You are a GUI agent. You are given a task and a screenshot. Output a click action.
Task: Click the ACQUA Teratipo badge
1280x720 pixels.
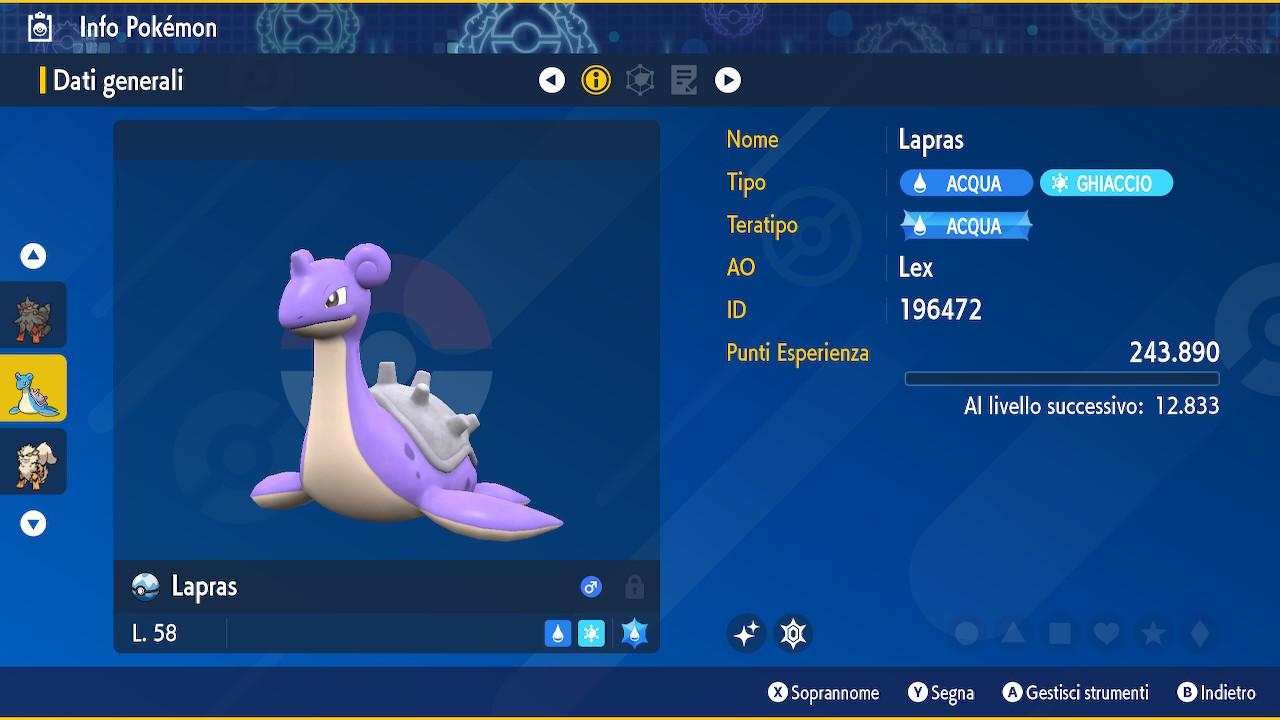pyautogui.click(x=966, y=226)
